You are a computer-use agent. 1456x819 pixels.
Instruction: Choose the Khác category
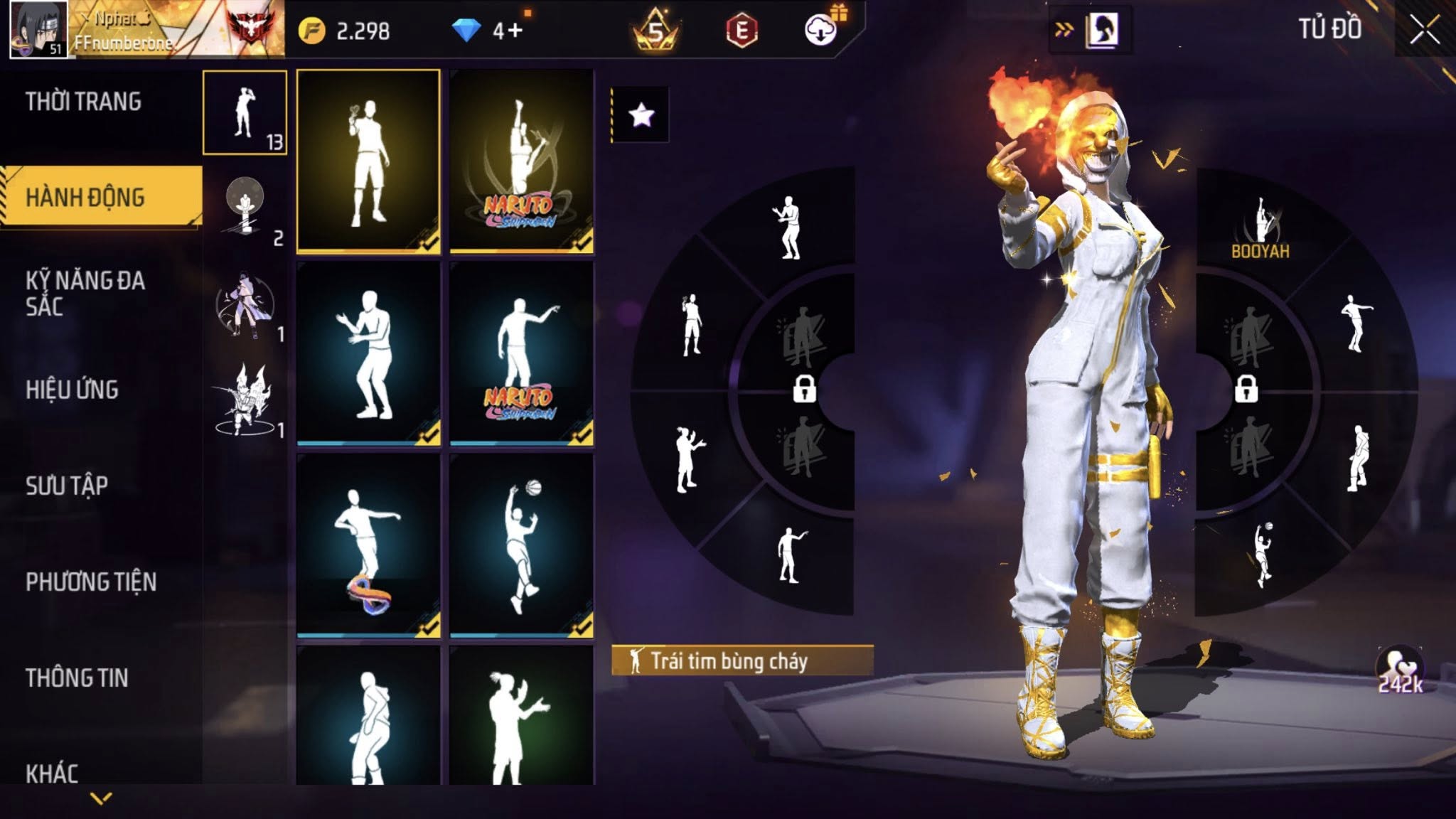coord(52,772)
